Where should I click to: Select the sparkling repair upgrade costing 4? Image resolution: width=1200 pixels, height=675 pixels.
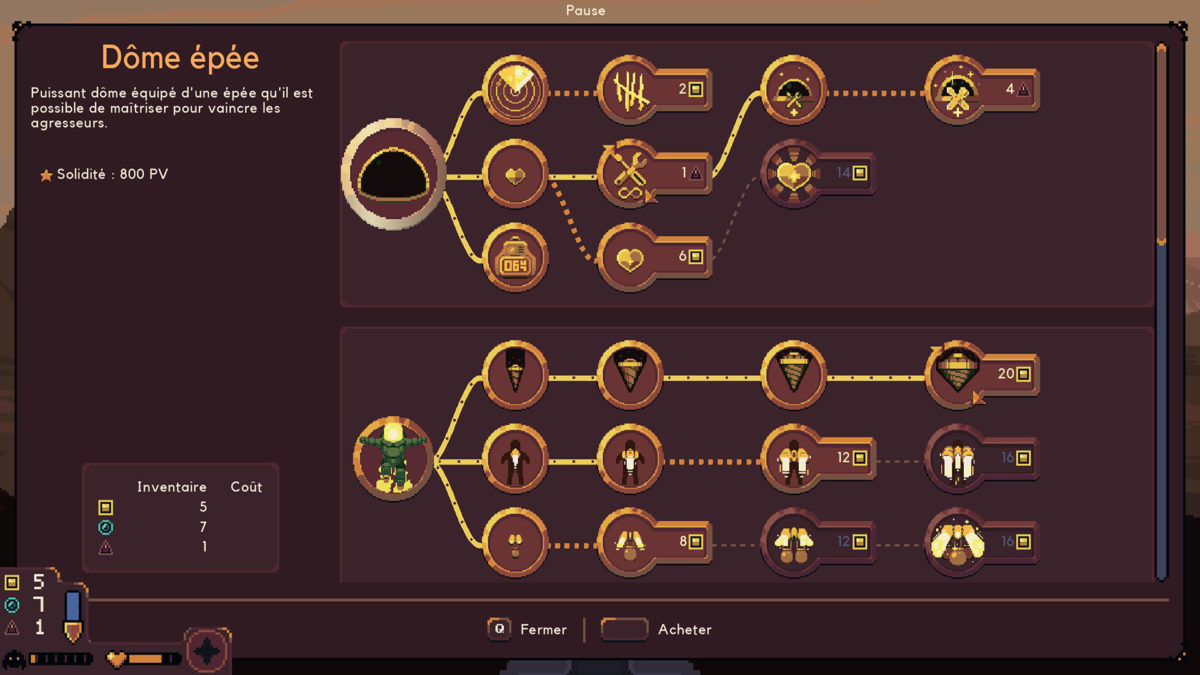[x=958, y=90]
